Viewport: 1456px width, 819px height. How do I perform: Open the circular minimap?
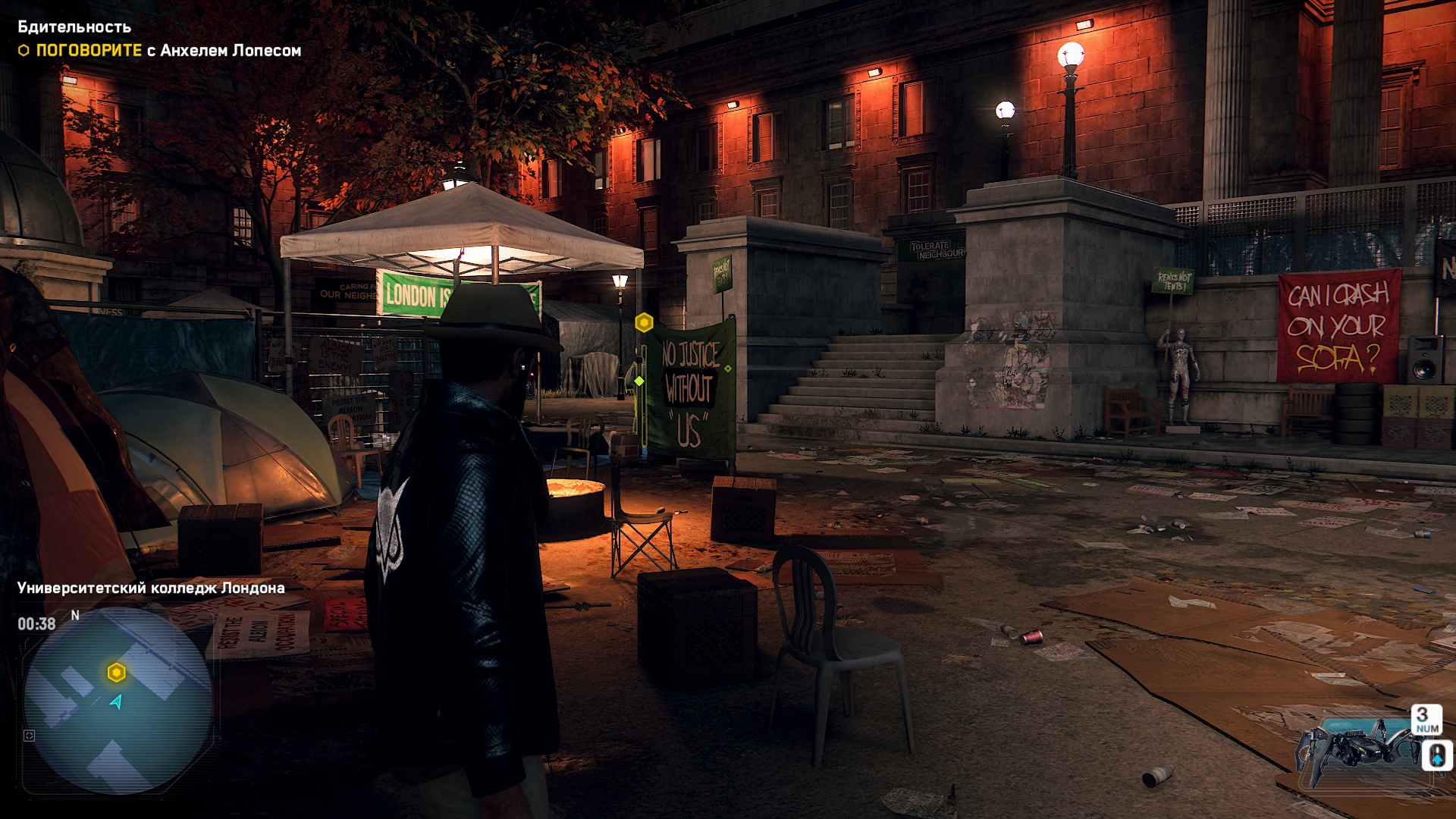pos(118,699)
